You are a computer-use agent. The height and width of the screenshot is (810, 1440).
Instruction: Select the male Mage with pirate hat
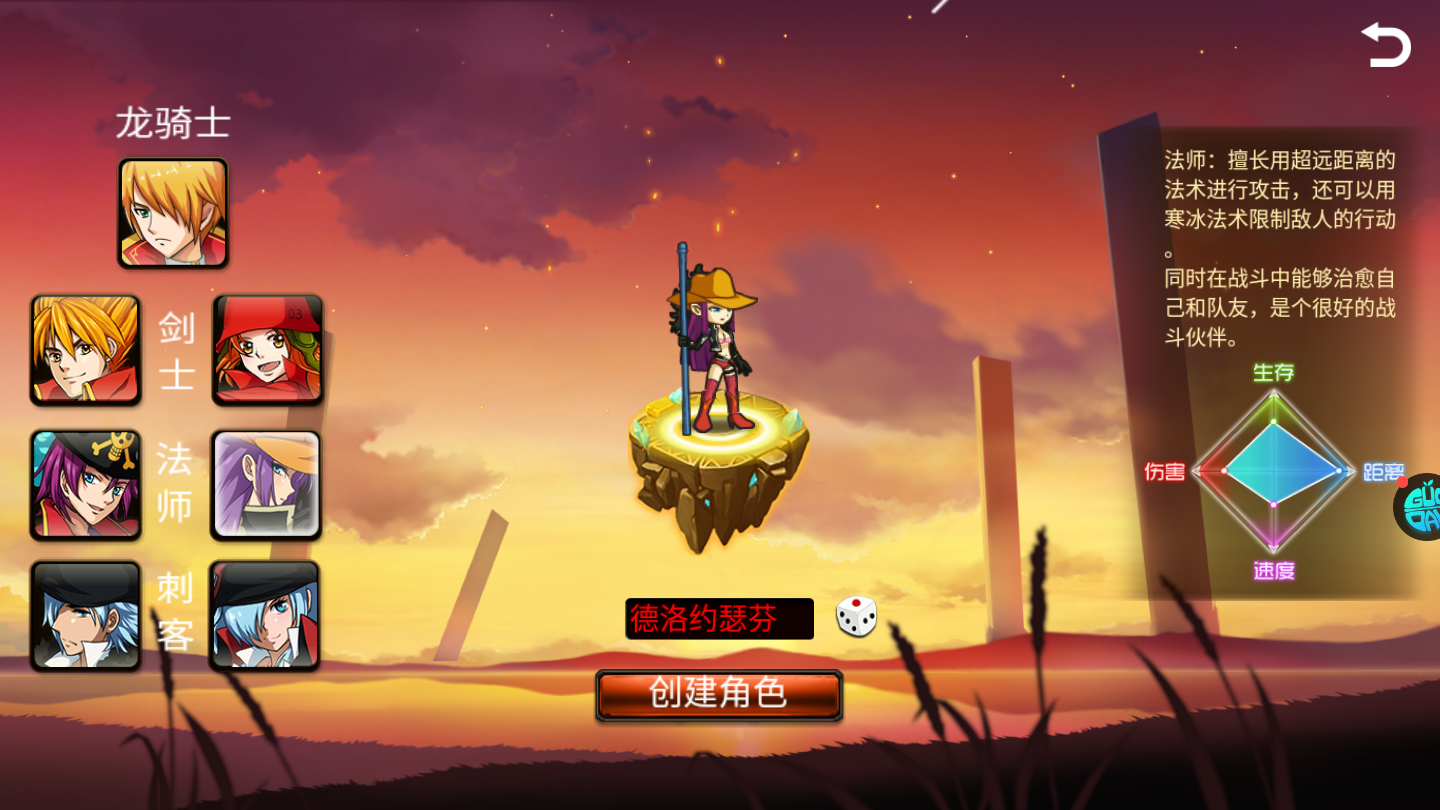coord(85,485)
